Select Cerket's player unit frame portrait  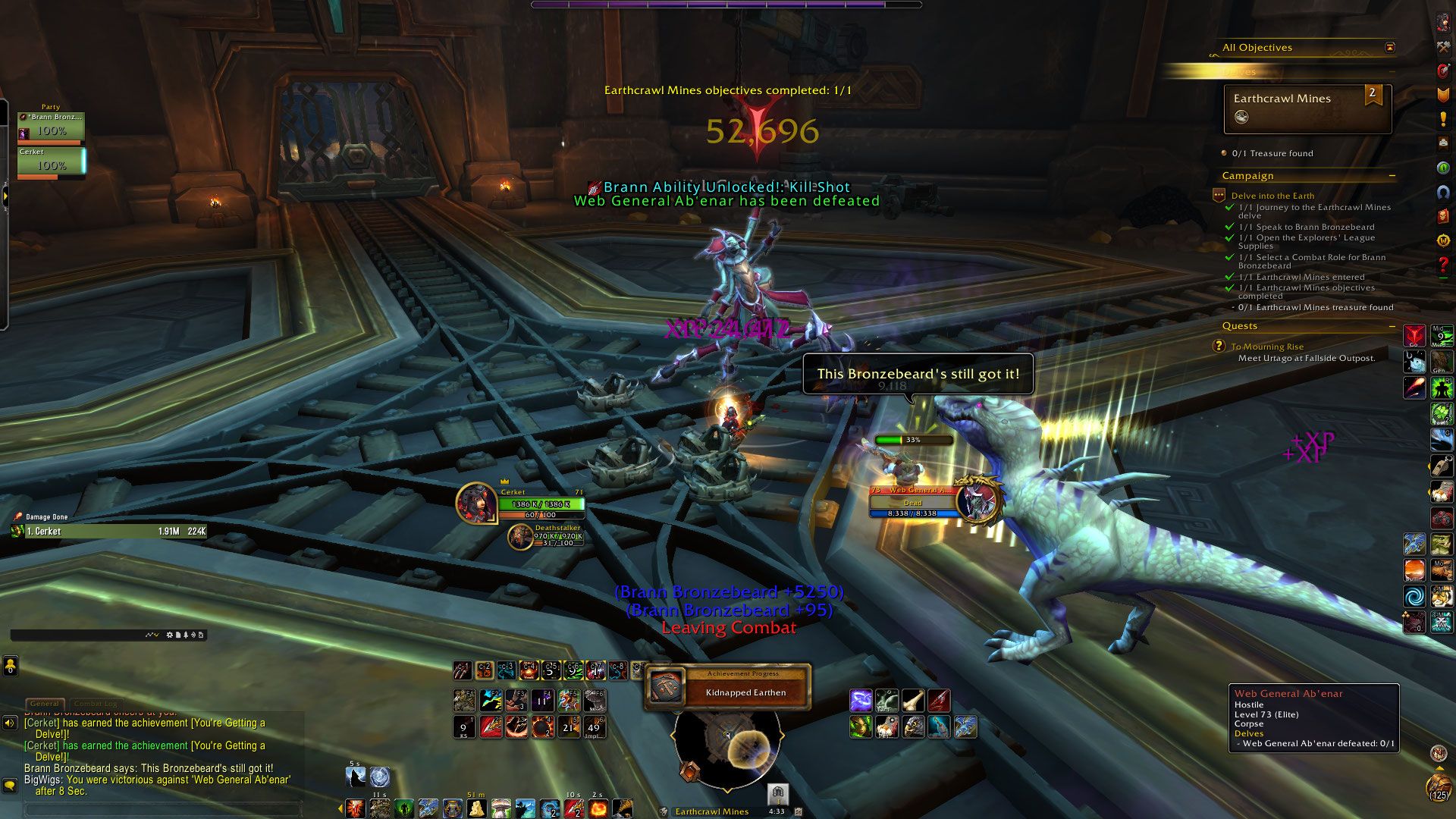tap(476, 503)
